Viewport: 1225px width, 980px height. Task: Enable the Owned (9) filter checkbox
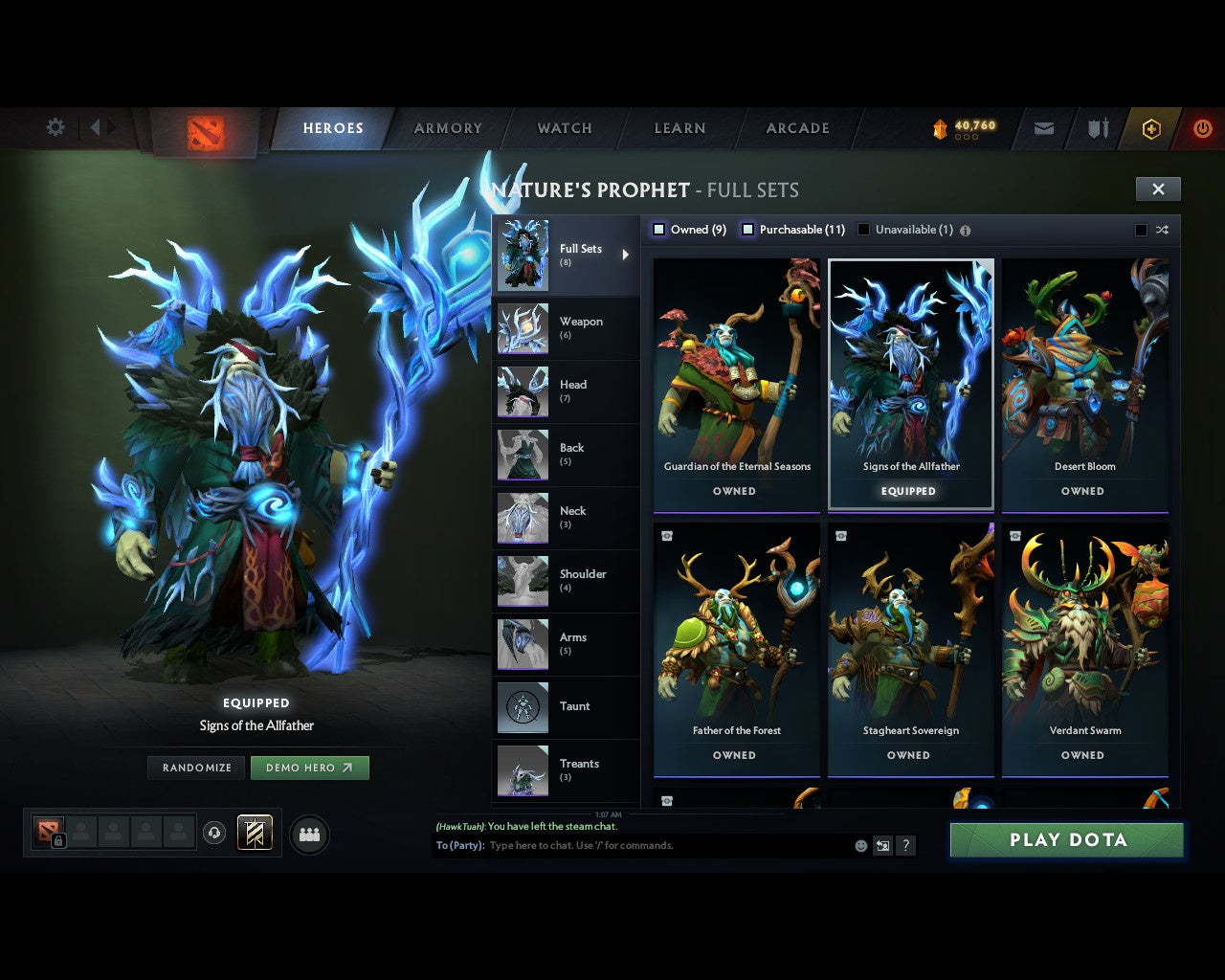[x=658, y=229]
